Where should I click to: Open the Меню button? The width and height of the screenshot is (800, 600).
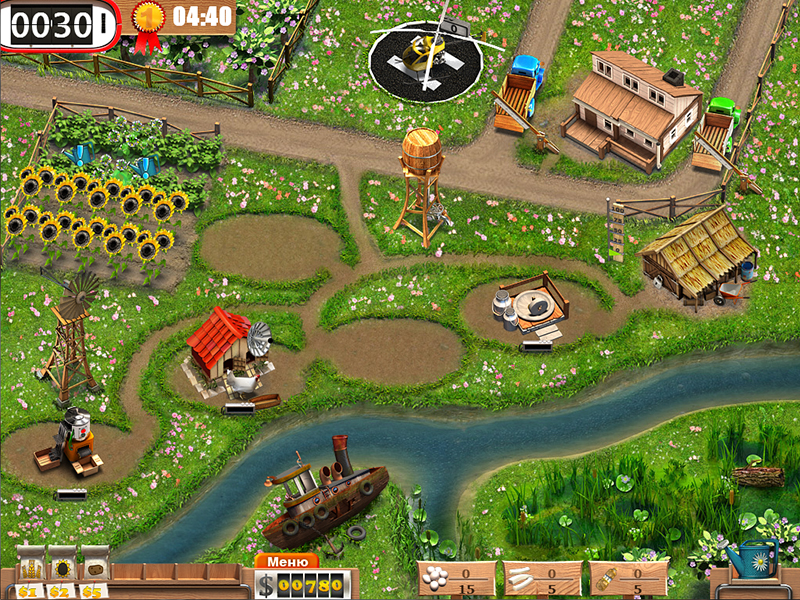point(287,561)
